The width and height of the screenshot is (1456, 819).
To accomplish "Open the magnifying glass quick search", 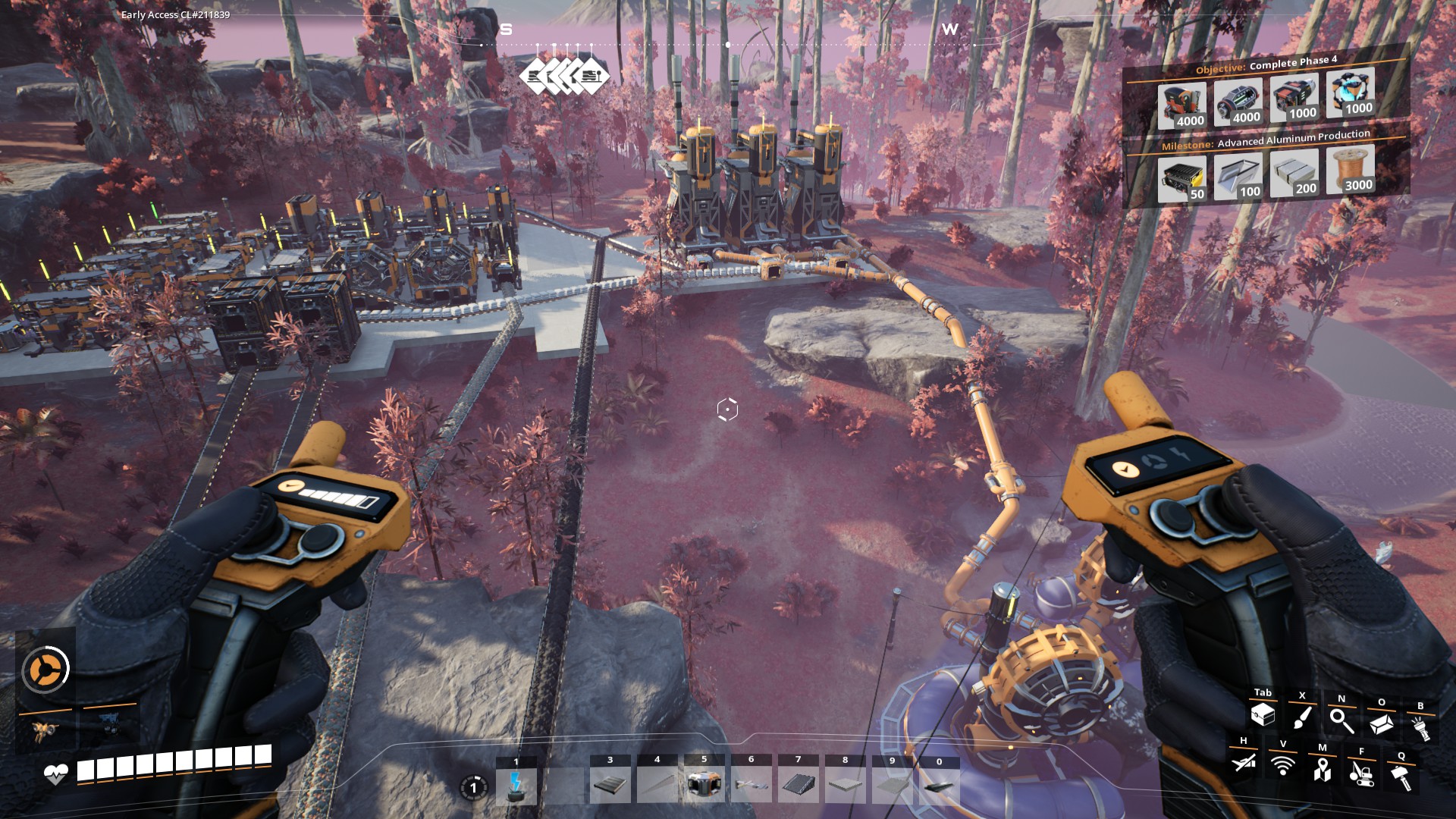I will (1341, 720).
